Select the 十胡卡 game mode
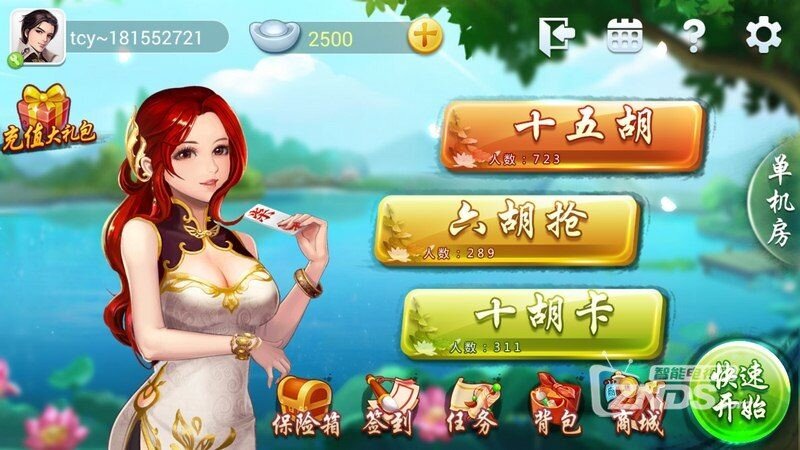 533,322
